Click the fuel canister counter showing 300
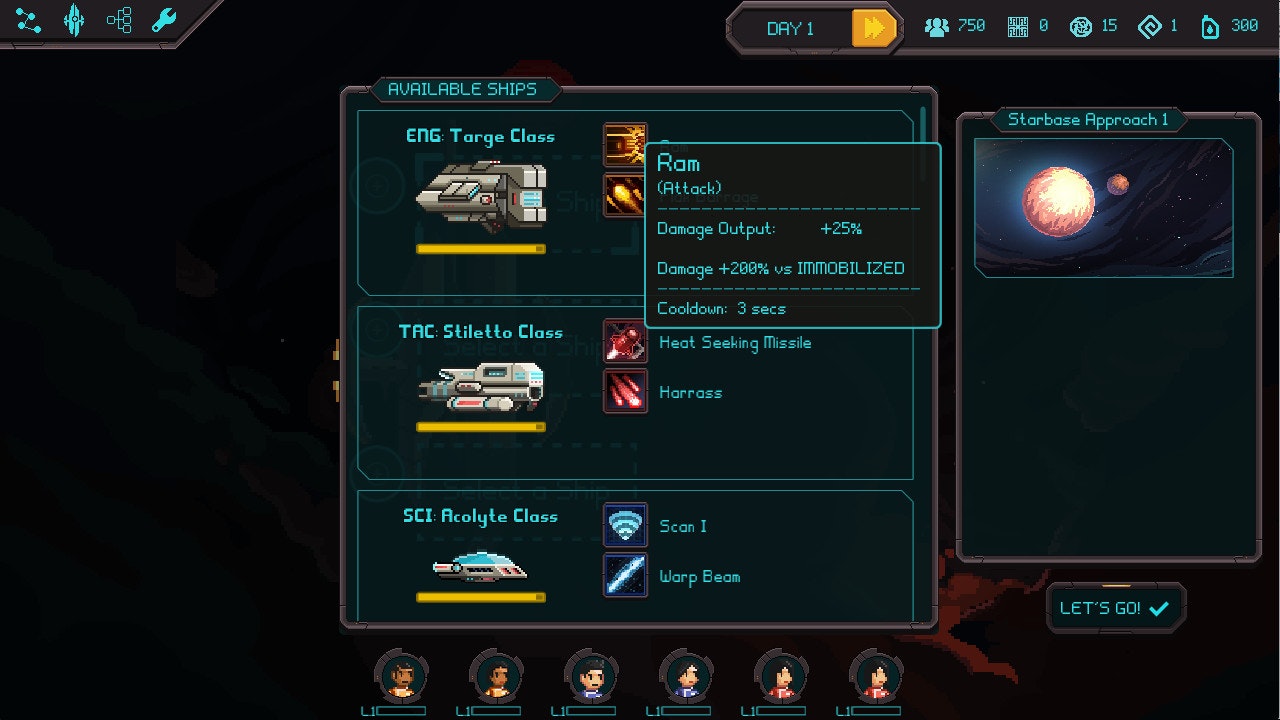The height and width of the screenshot is (720, 1280). (1228, 26)
